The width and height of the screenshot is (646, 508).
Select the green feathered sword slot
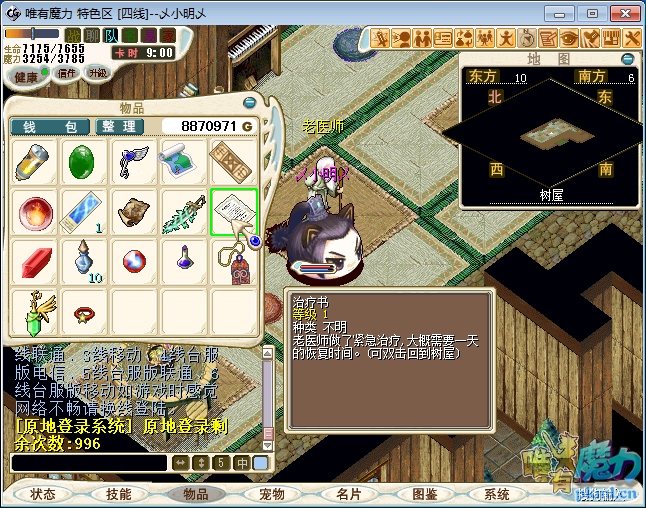coord(184,212)
